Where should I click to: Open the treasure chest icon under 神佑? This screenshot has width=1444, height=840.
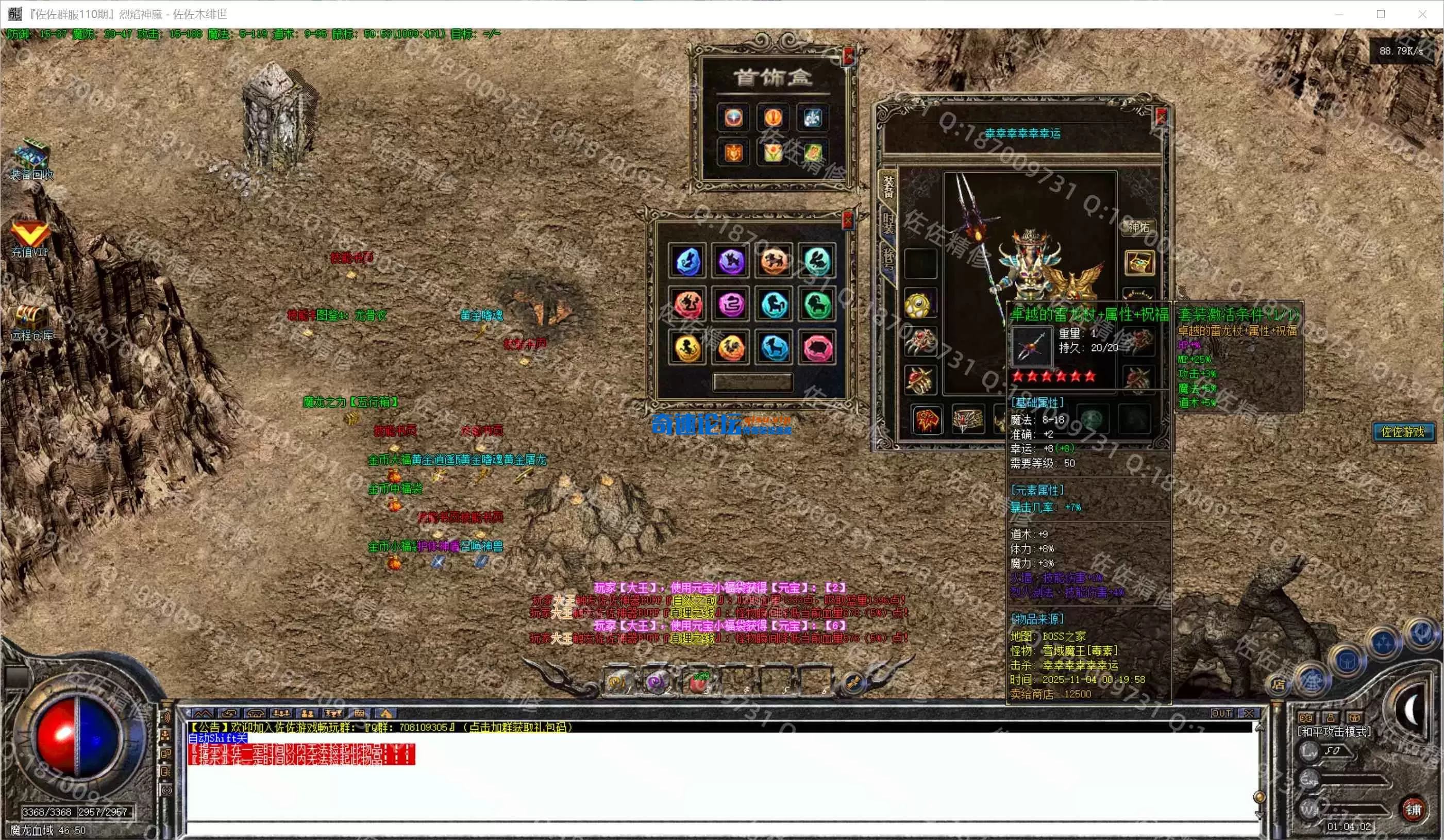click(1138, 263)
